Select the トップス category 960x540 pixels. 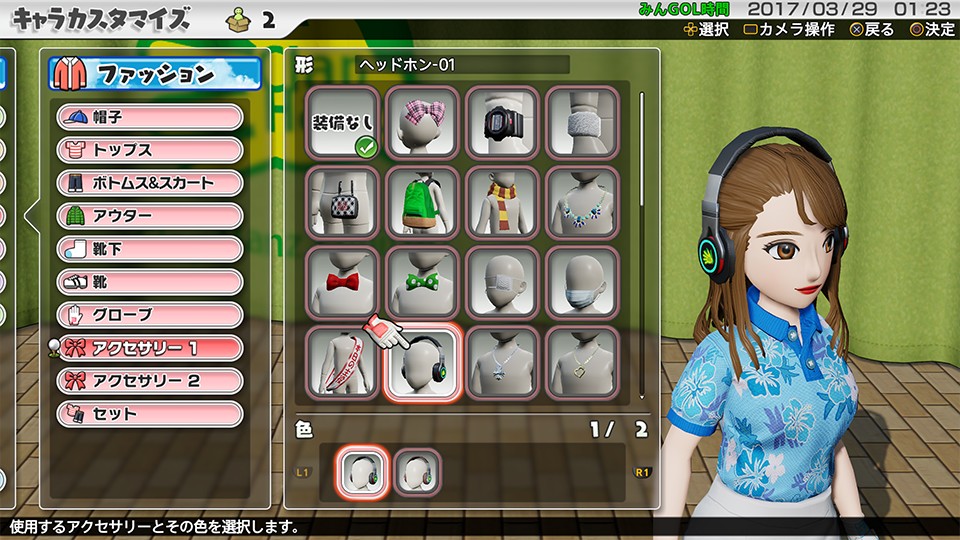pos(150,150)
